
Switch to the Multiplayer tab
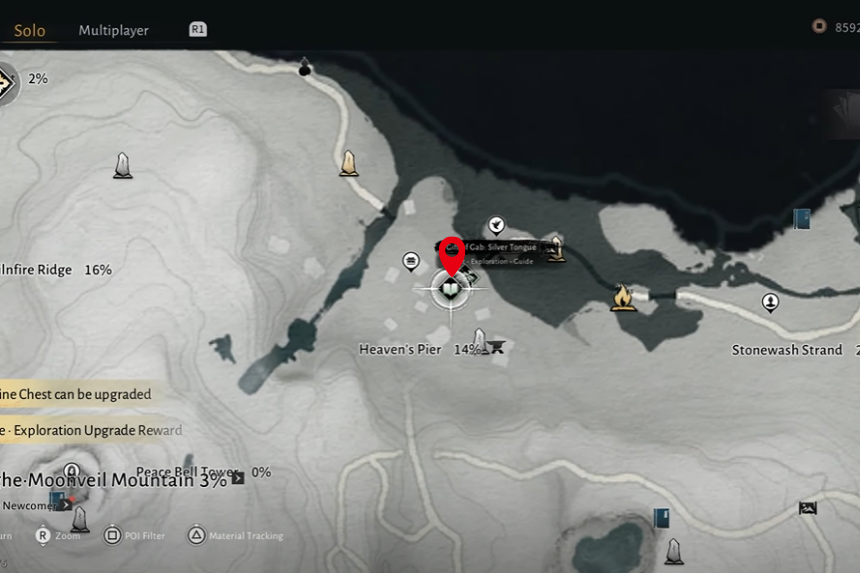(x=113, y=31)
